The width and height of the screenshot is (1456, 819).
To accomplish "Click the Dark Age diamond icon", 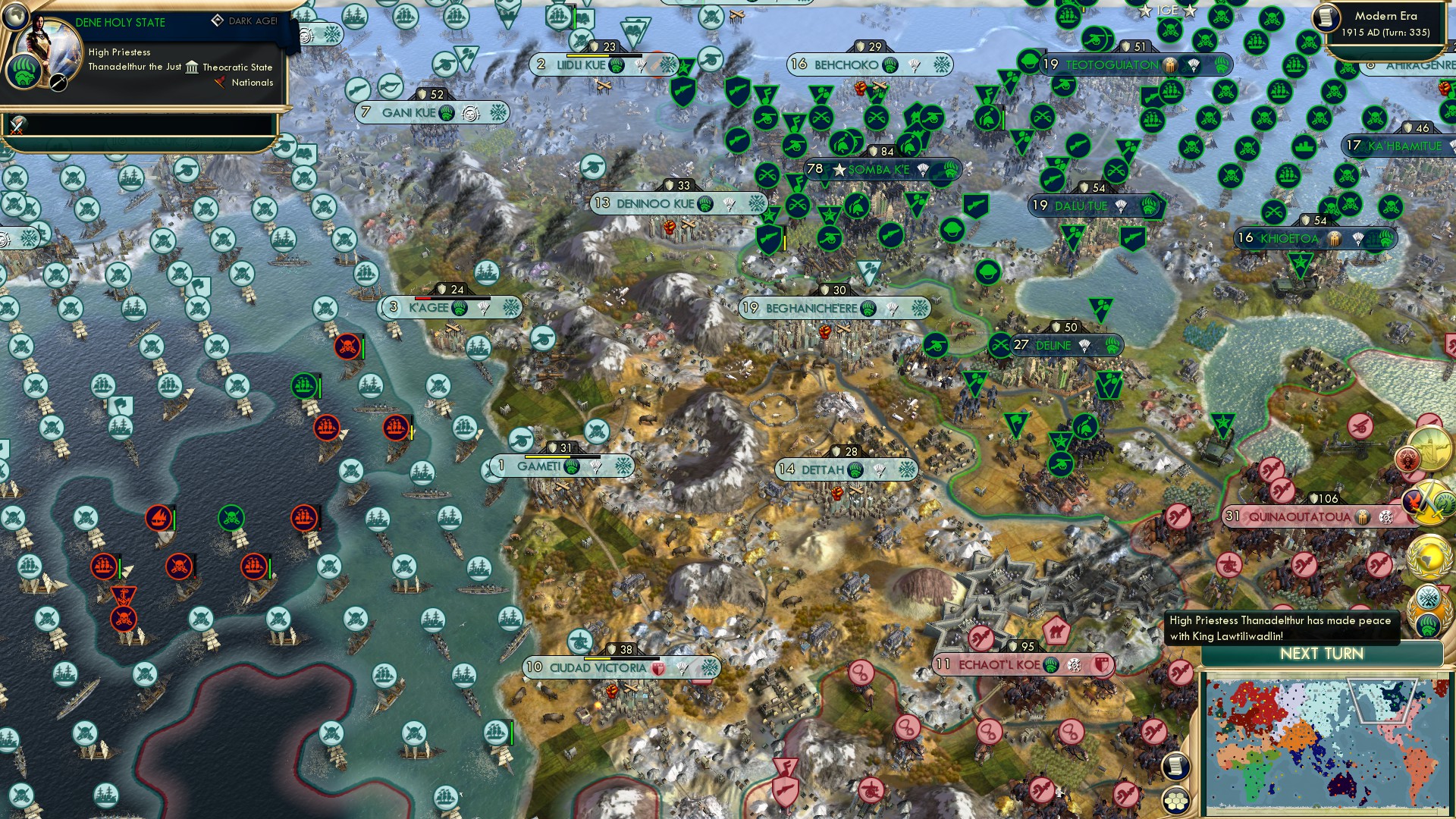I will click(x=219, y=20).
